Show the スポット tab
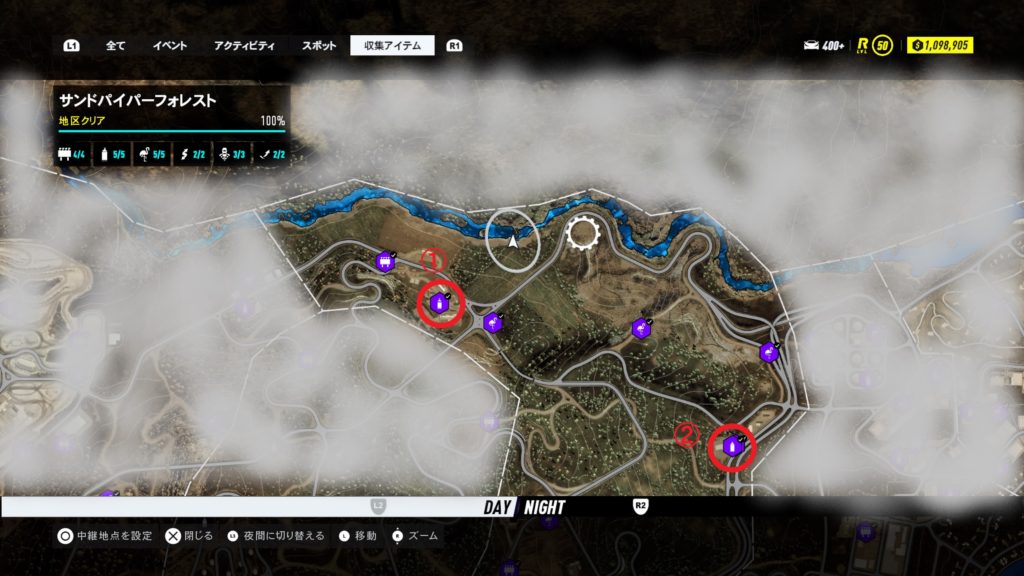 click(319, 45)
